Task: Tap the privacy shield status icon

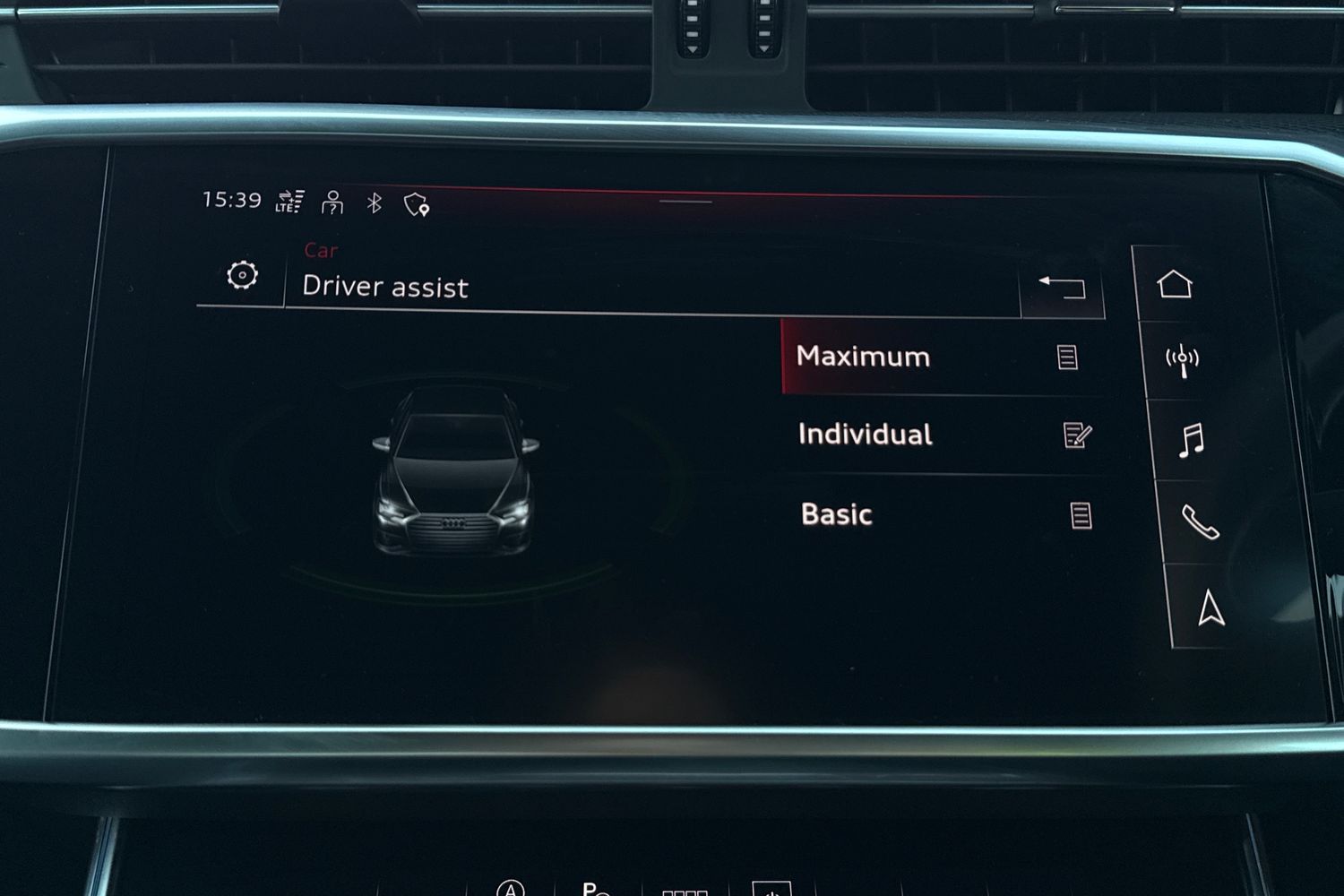Action: click(x=417, y=205)
